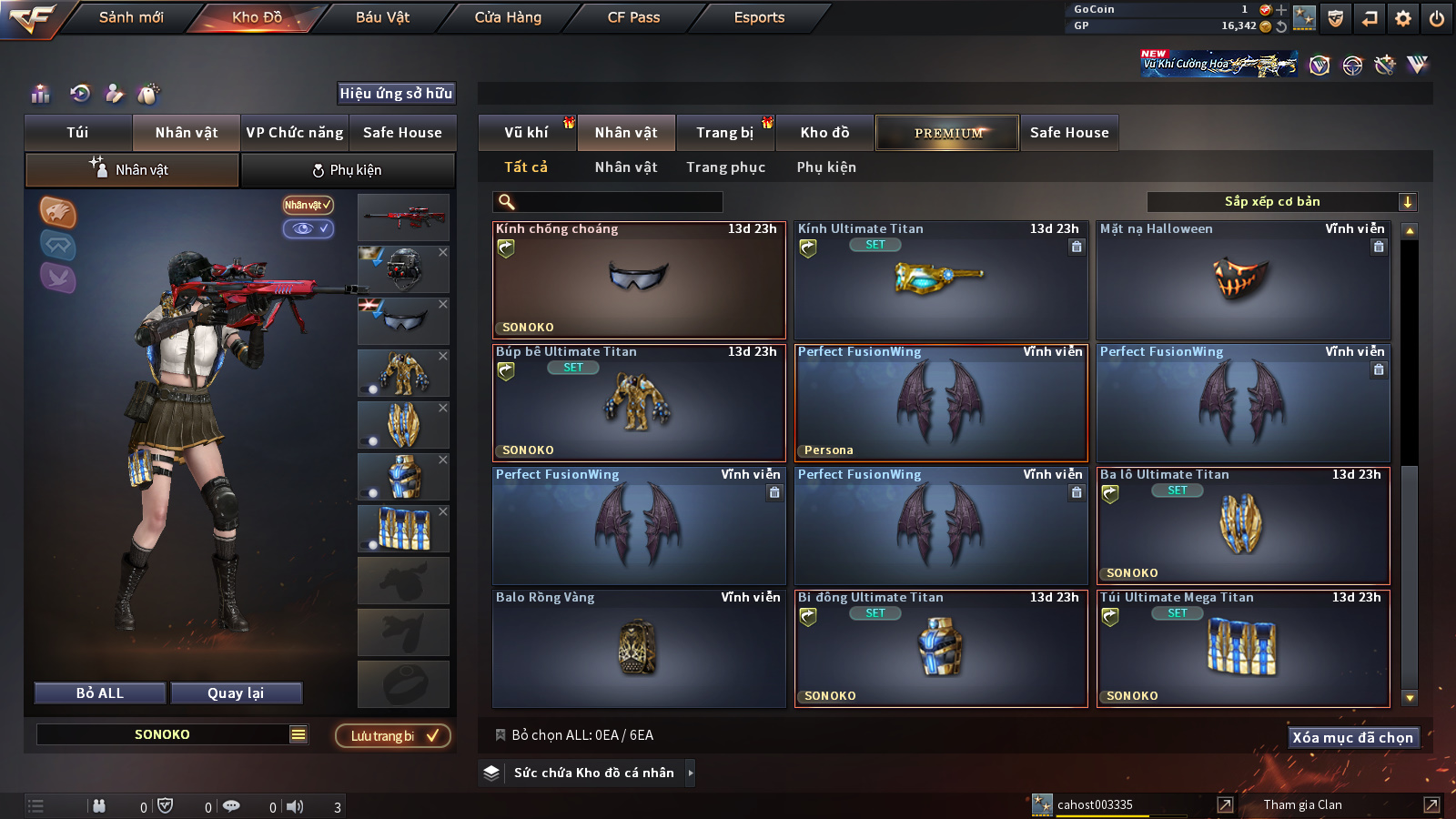Open the settings gear icon
This screenshot has width=1456, height=819.
(x=1403, y=18)
